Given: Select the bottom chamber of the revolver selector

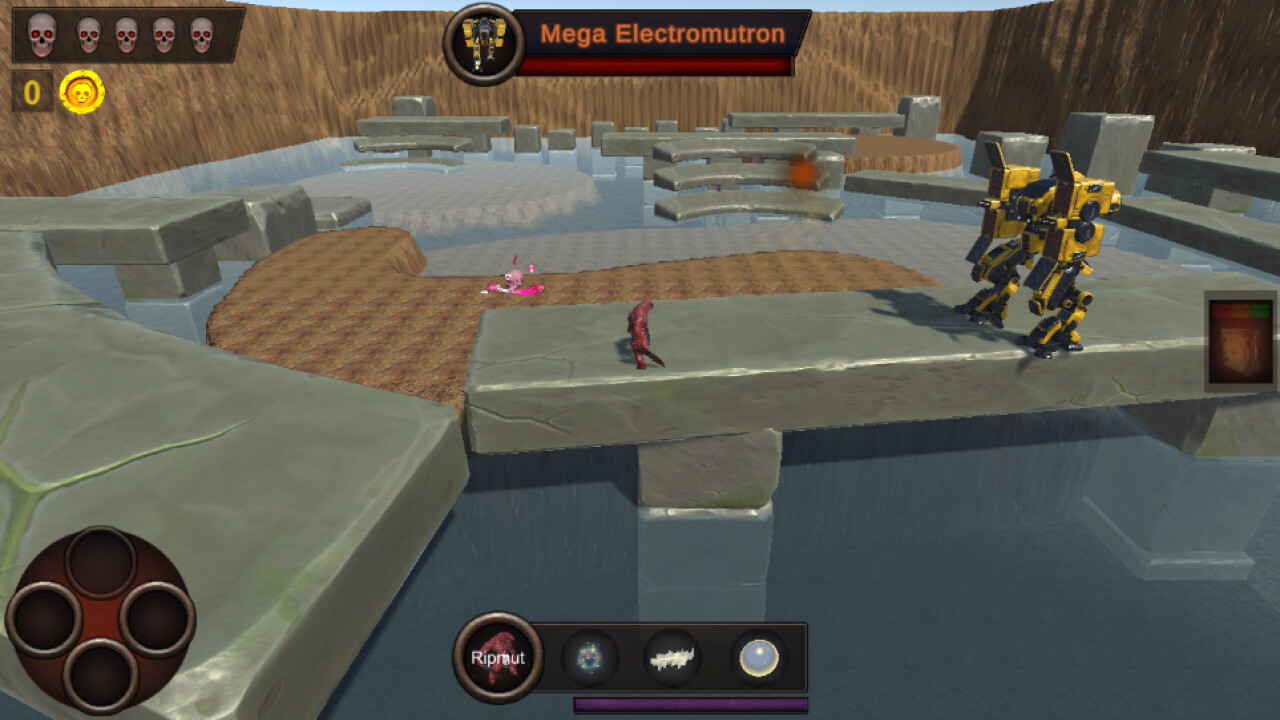Looking at the screenshot, I should 100,676.
